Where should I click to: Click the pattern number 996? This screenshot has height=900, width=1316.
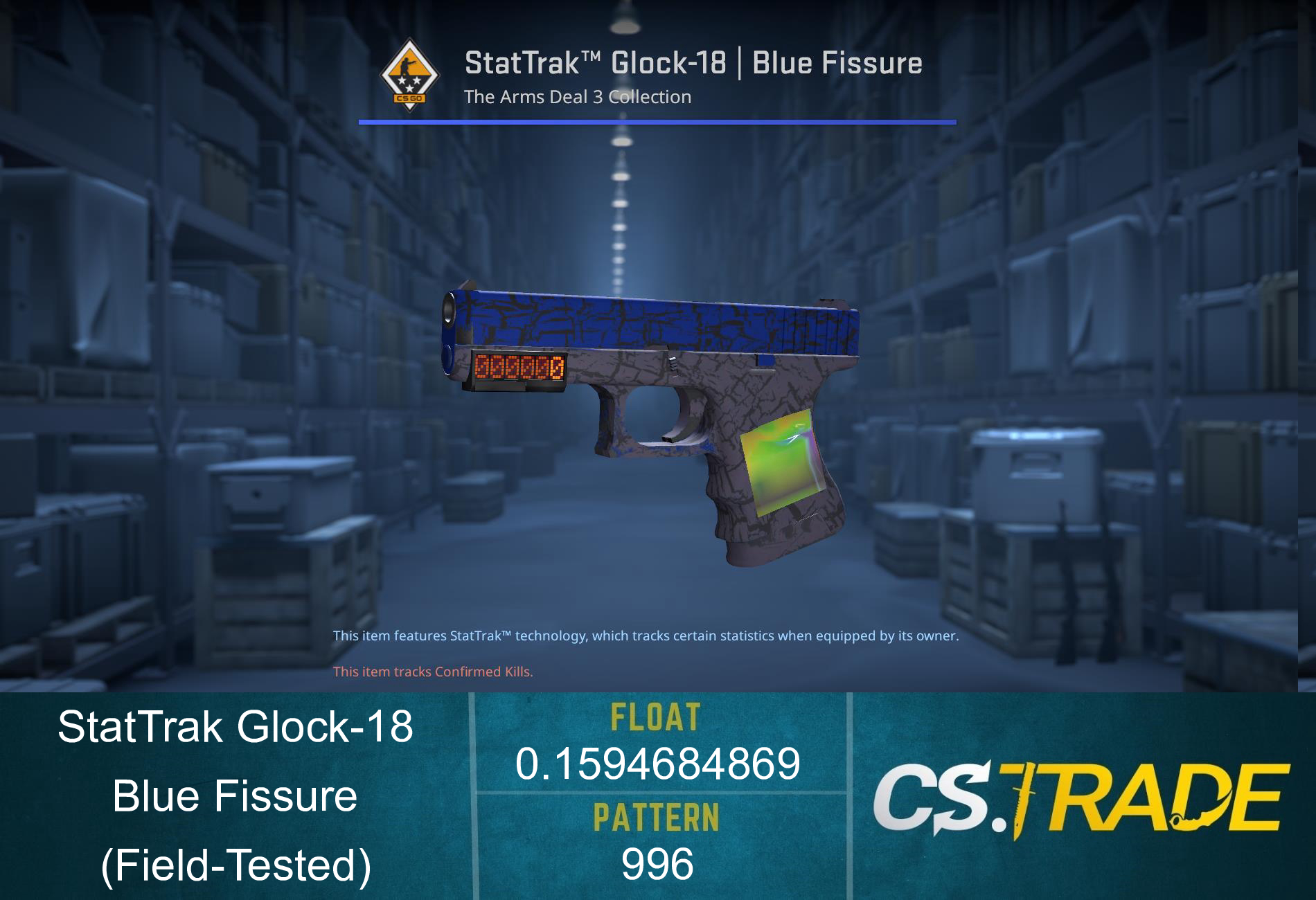657,864
